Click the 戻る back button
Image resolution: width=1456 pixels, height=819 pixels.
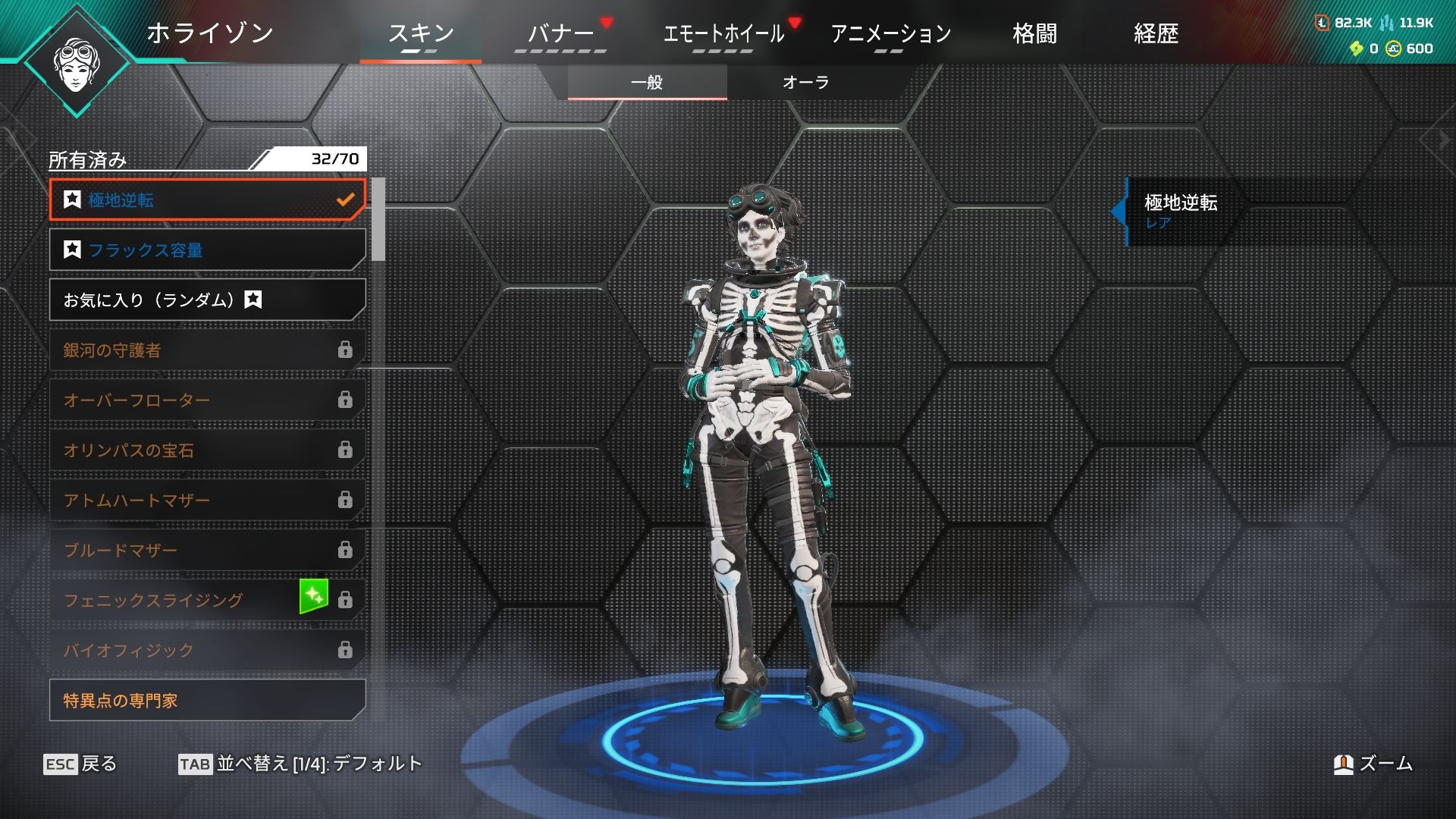tap(80, 764)
